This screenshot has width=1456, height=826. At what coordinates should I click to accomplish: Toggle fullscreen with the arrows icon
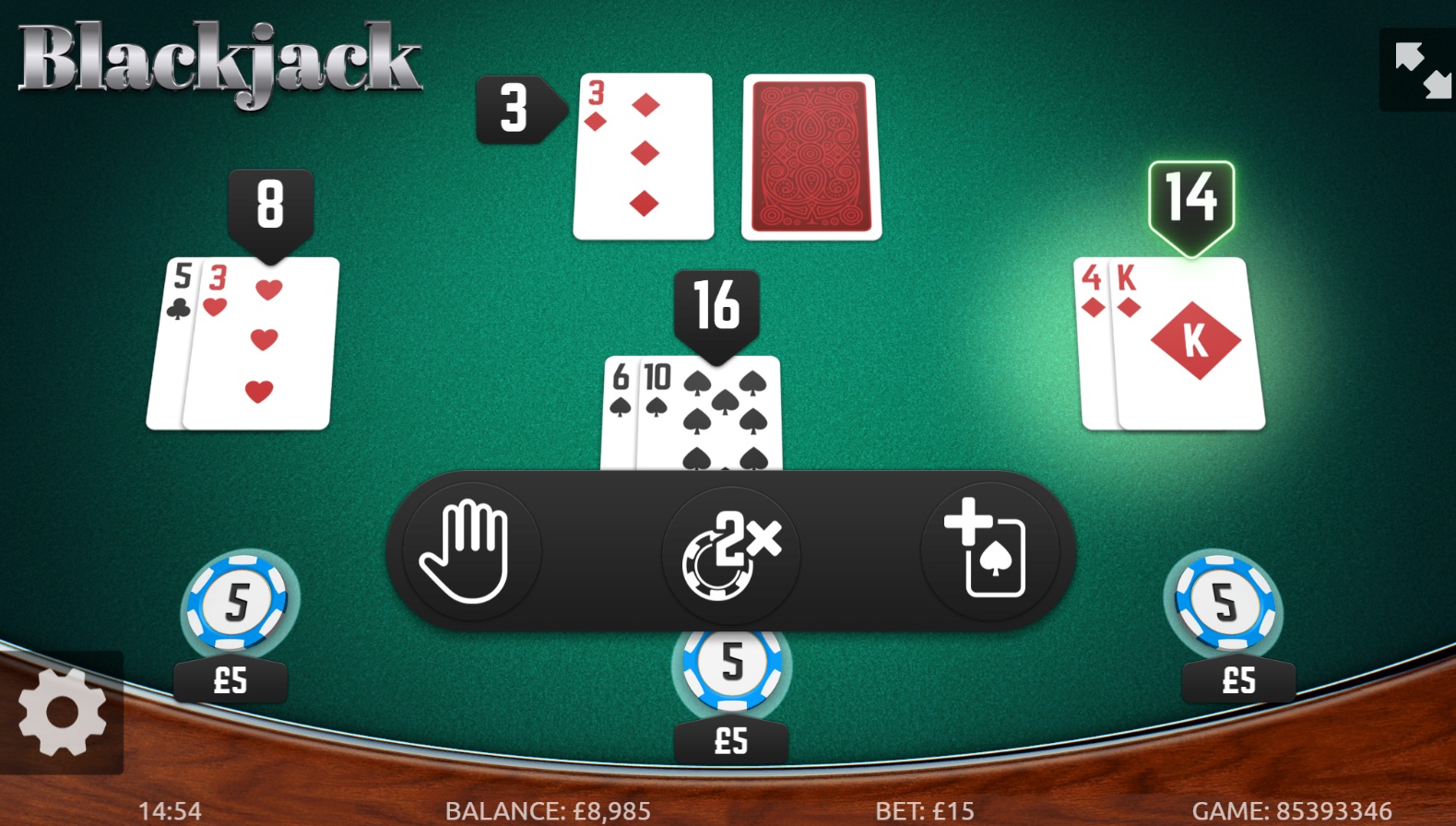click(x=1421, y=70)
